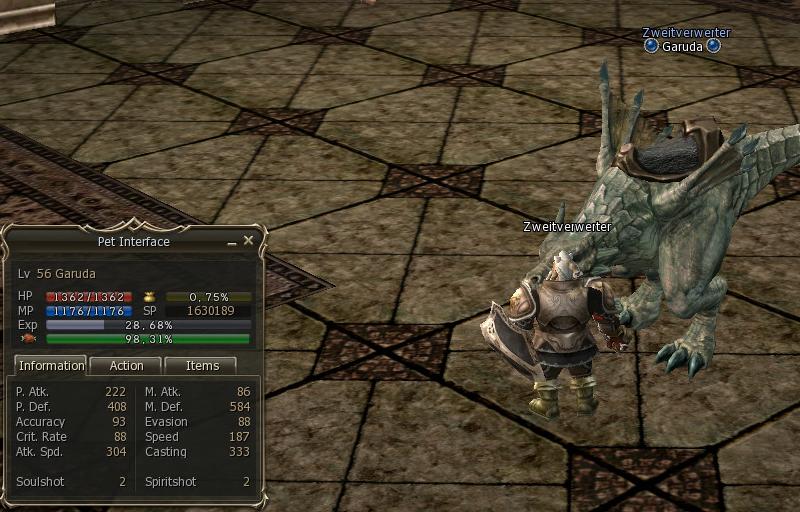Close the Pet Interface window
This screenshot has height=512, width=800.
[x=249, y=240]
